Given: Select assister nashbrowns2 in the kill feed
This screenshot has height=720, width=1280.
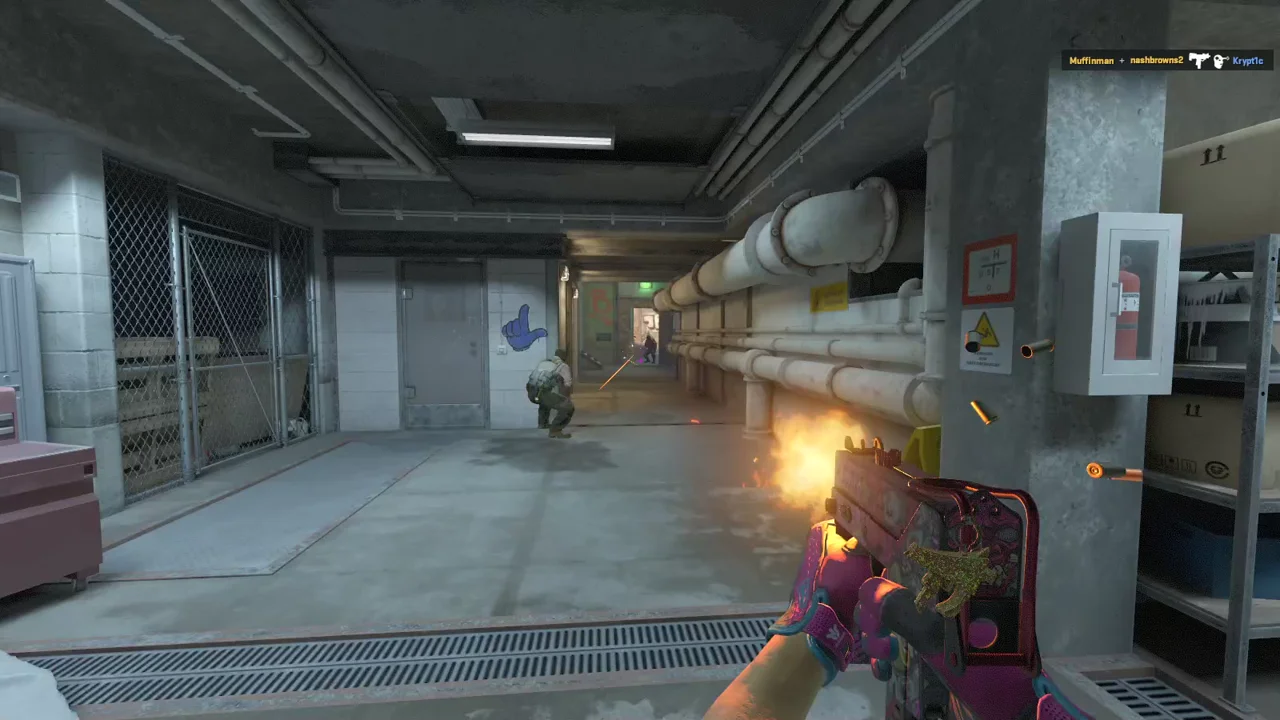Looking at the screenshot, I should (1156, 61).
